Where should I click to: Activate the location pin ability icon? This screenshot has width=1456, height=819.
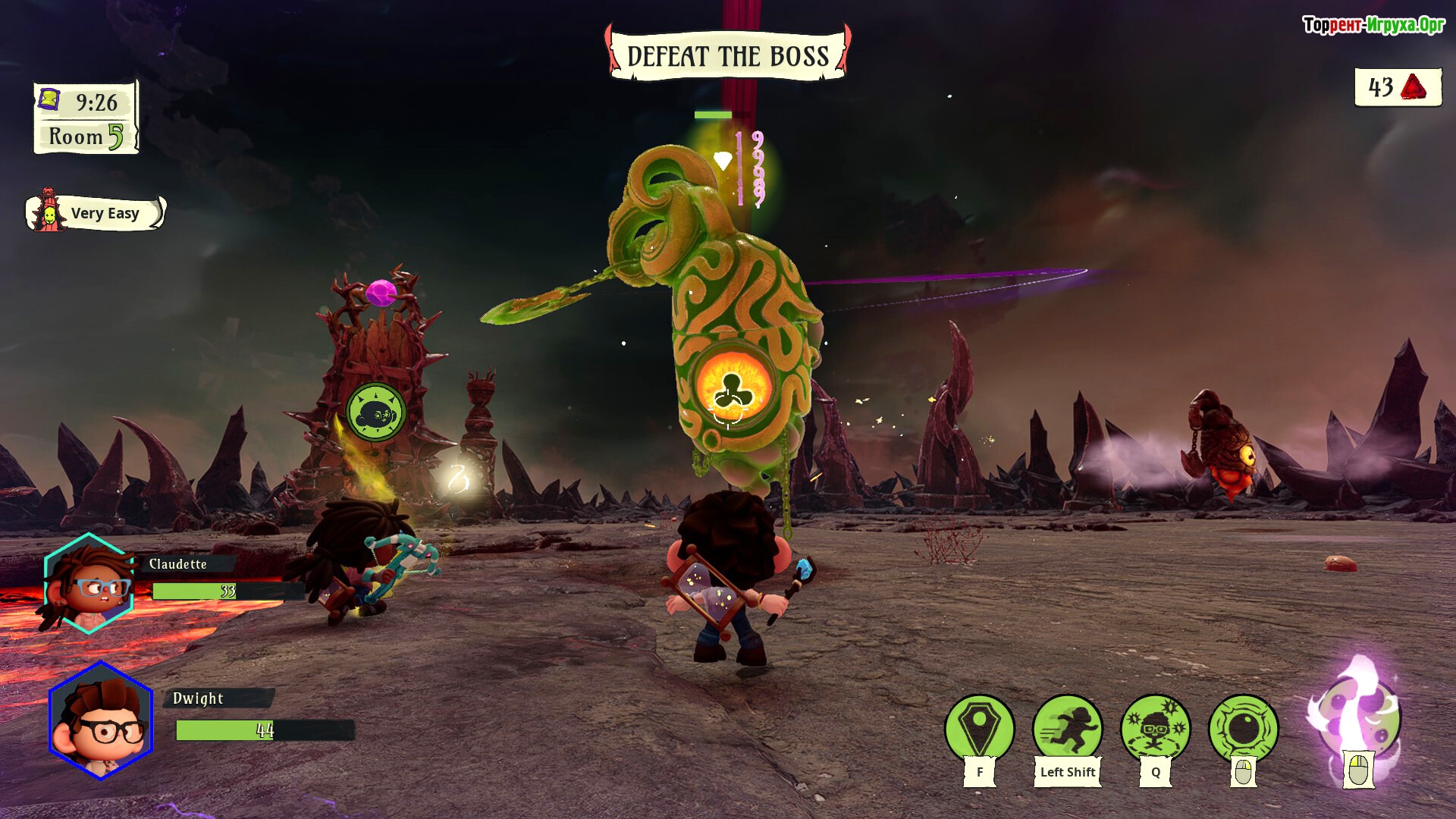click(x=979, y=727)
